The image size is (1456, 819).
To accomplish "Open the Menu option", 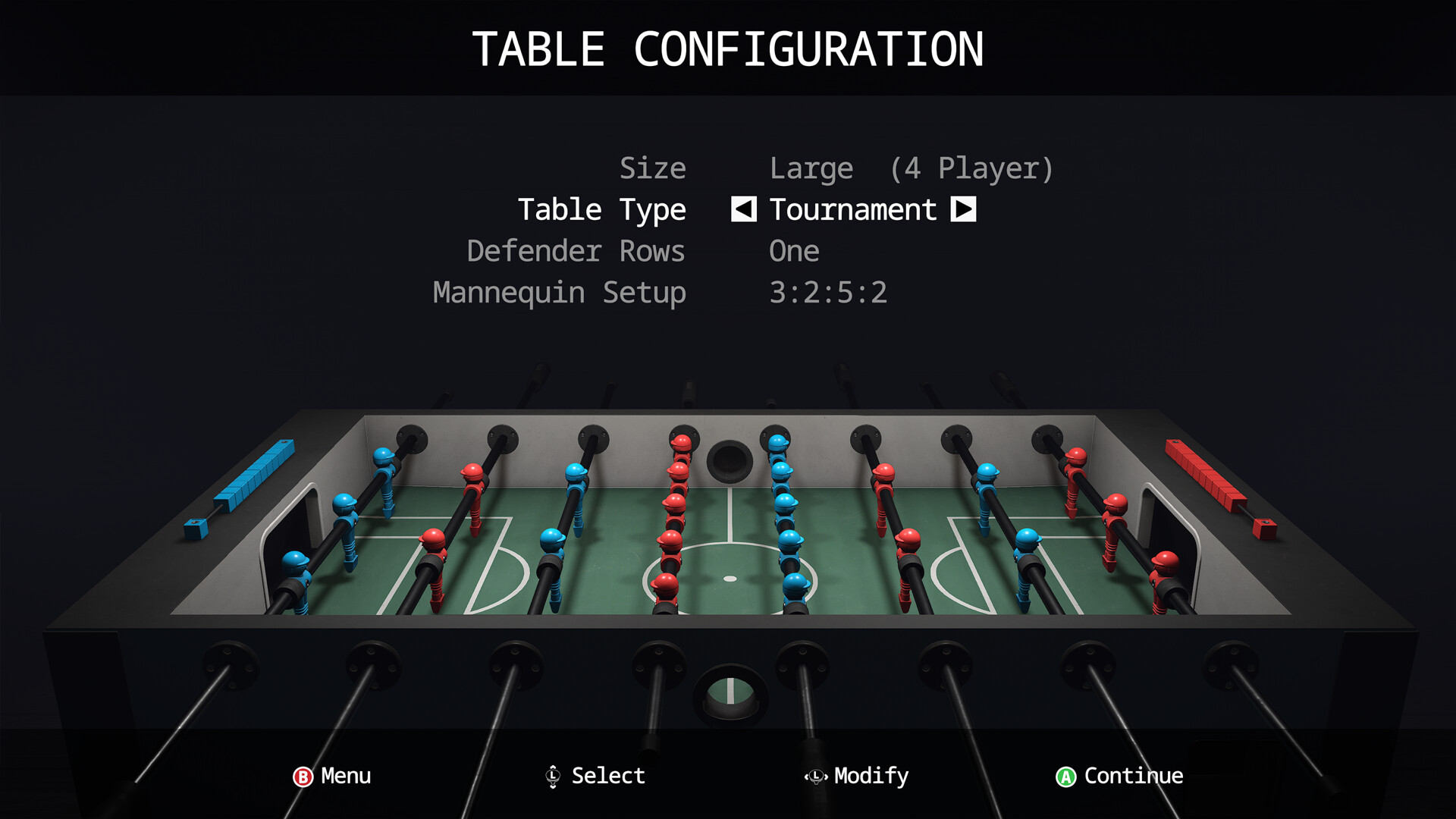I will tap(345, 777).
